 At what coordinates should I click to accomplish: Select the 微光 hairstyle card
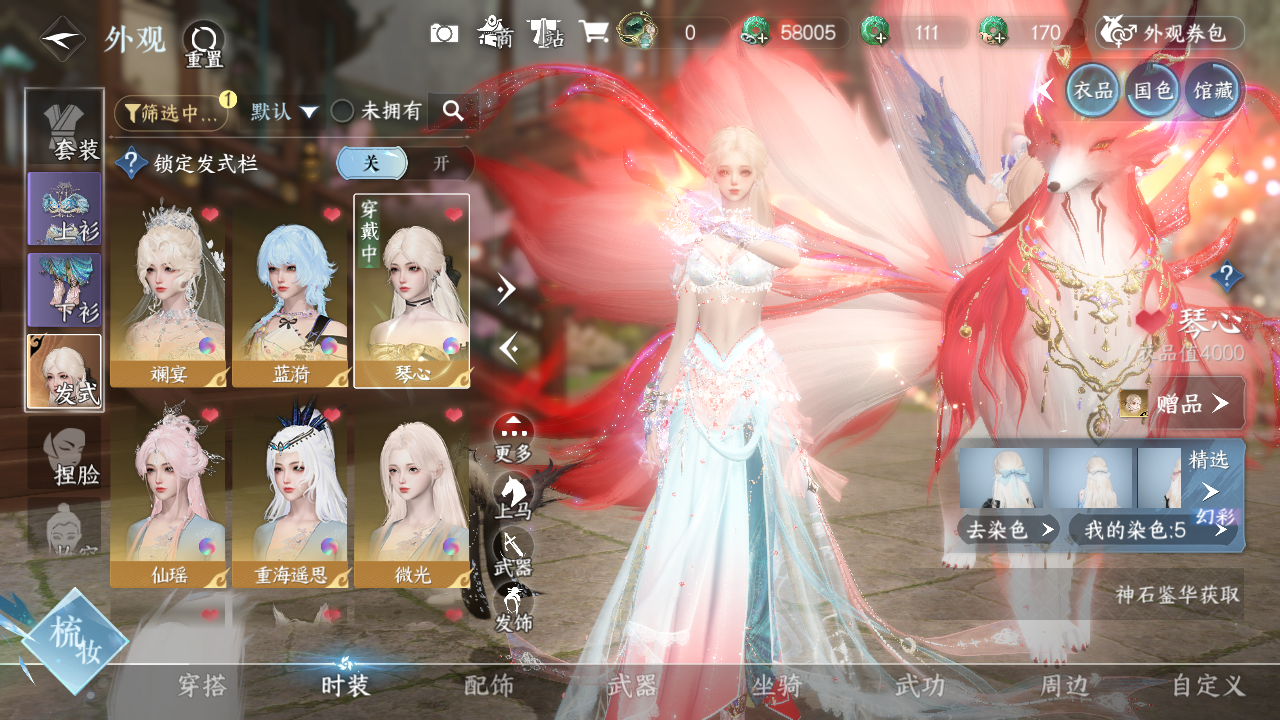tap(411, 496)
